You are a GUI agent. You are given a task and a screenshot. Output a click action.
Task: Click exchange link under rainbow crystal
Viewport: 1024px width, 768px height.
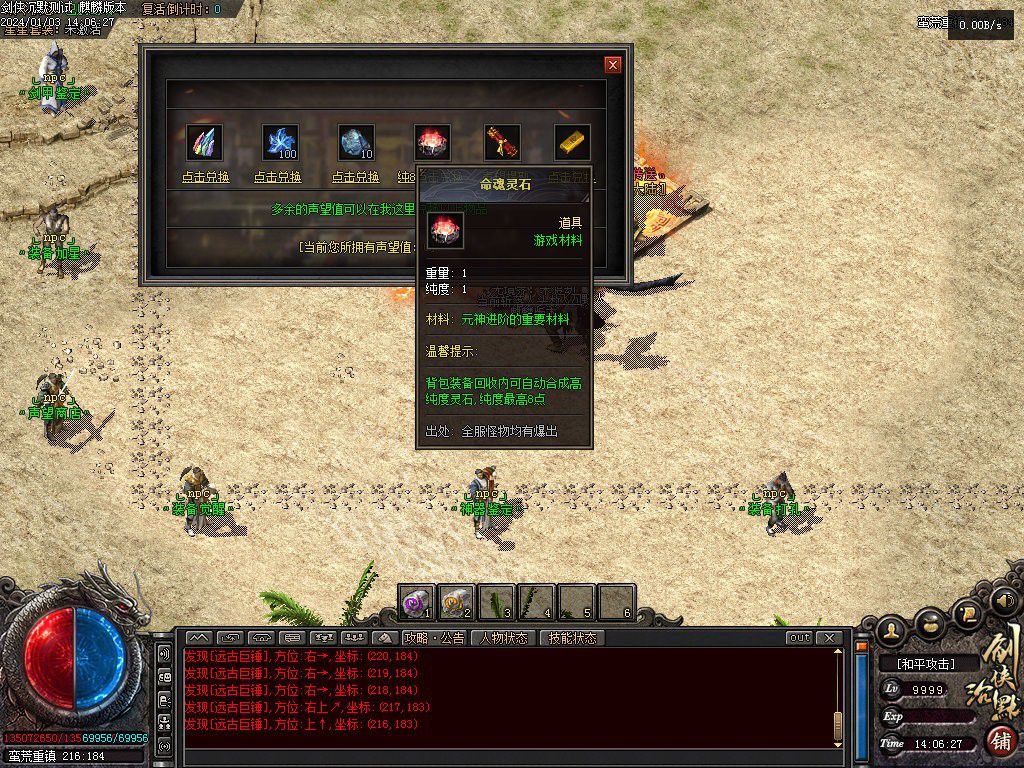tap(206, 177)
